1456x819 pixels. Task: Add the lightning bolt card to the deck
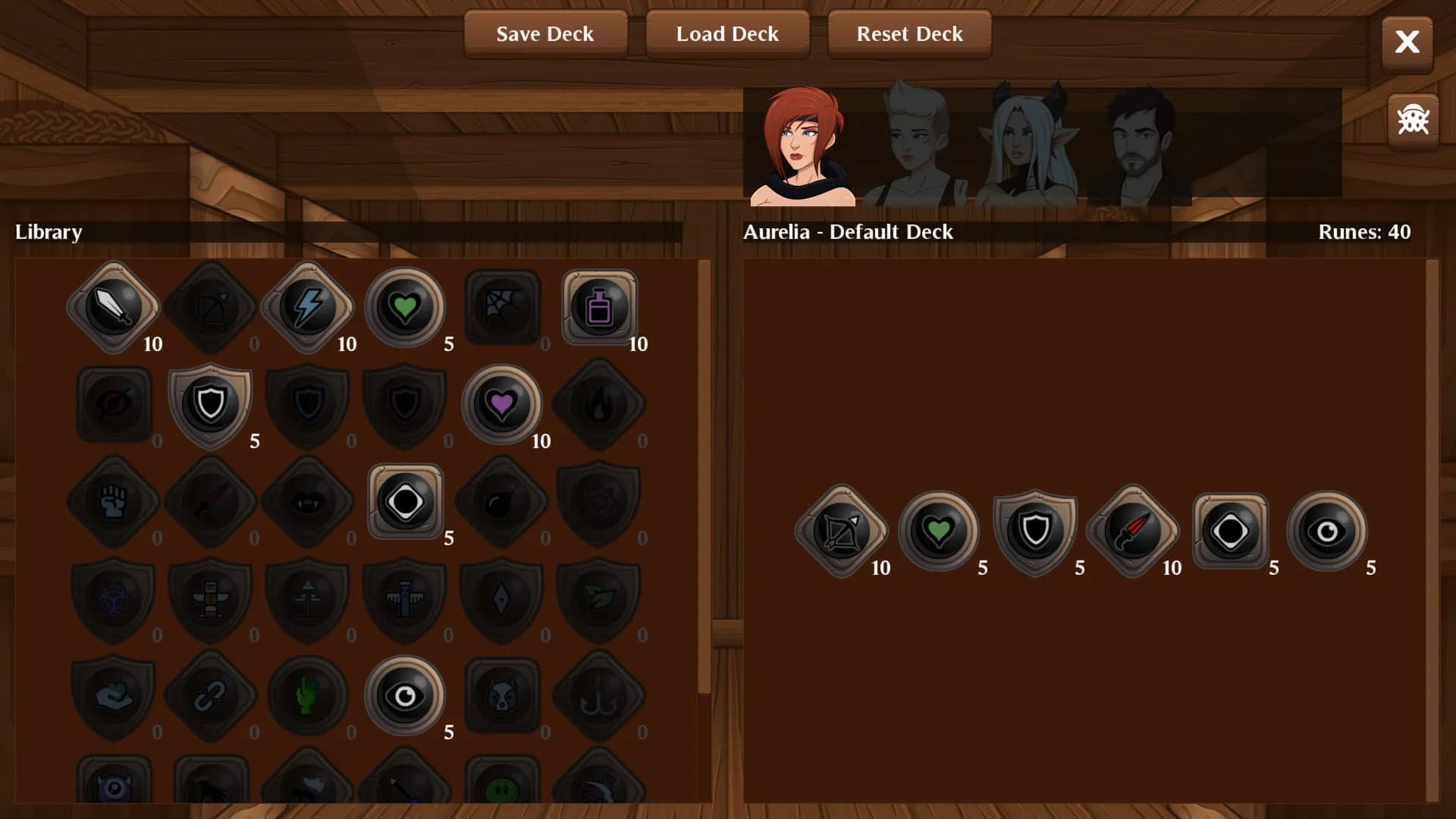pyautogui.click(x=308, y=307)
